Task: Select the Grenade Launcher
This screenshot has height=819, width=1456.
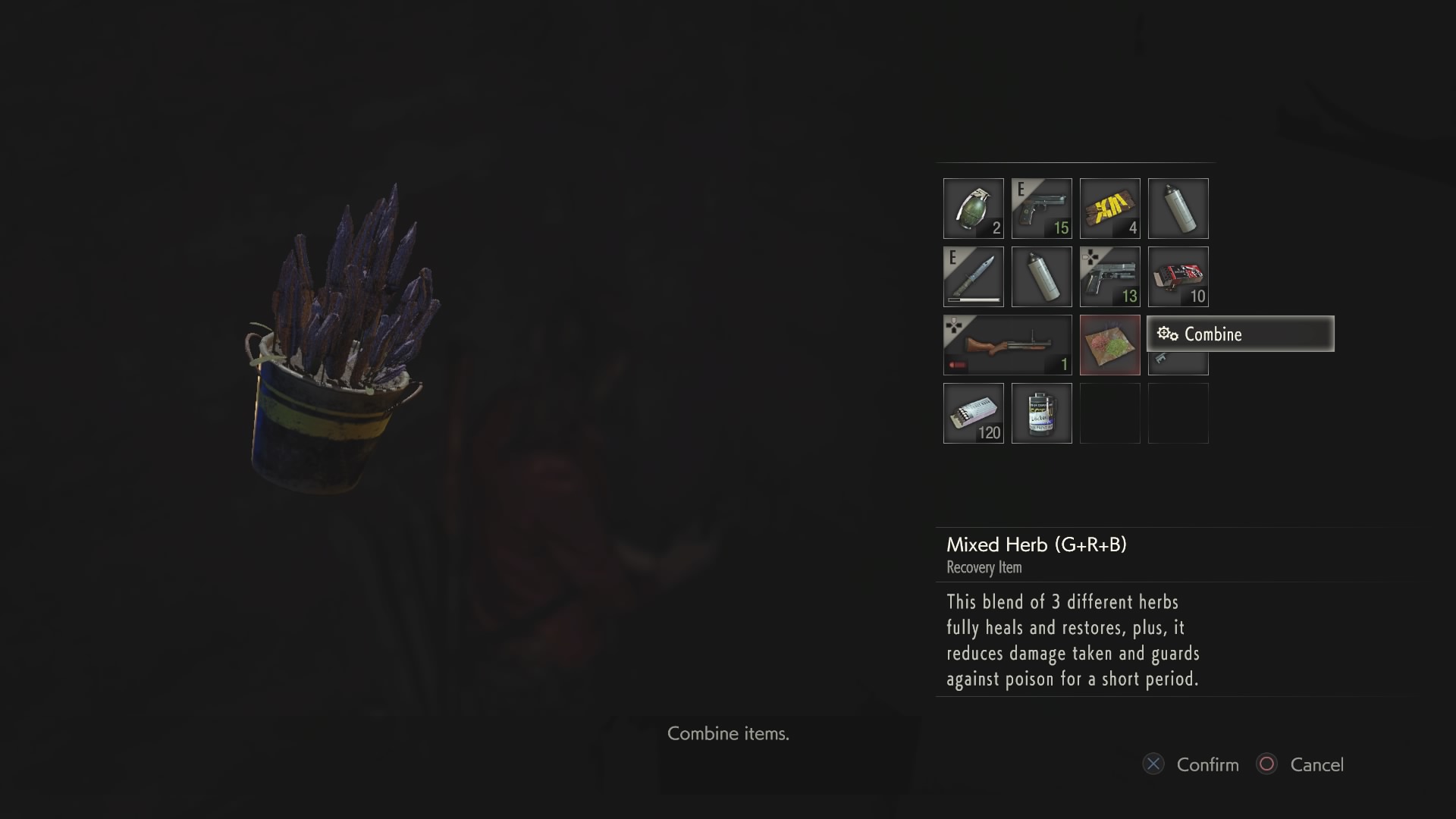Action: click(1007, 345)
